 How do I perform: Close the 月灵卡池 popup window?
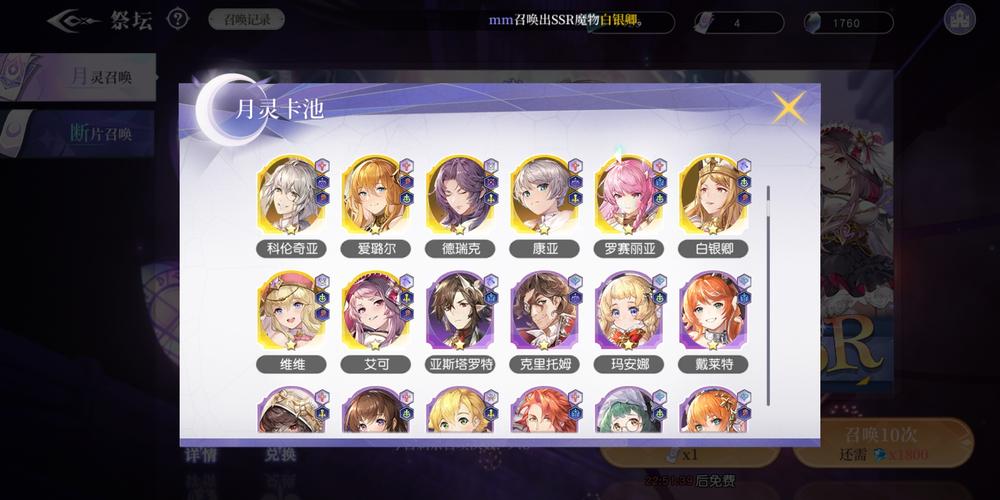tap(788, 107)
